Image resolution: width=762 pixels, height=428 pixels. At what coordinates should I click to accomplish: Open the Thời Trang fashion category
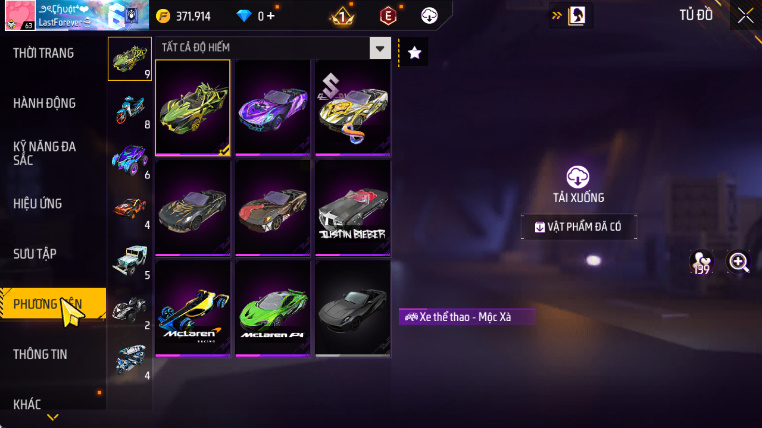pyautogui.click(x=44, y=53)
